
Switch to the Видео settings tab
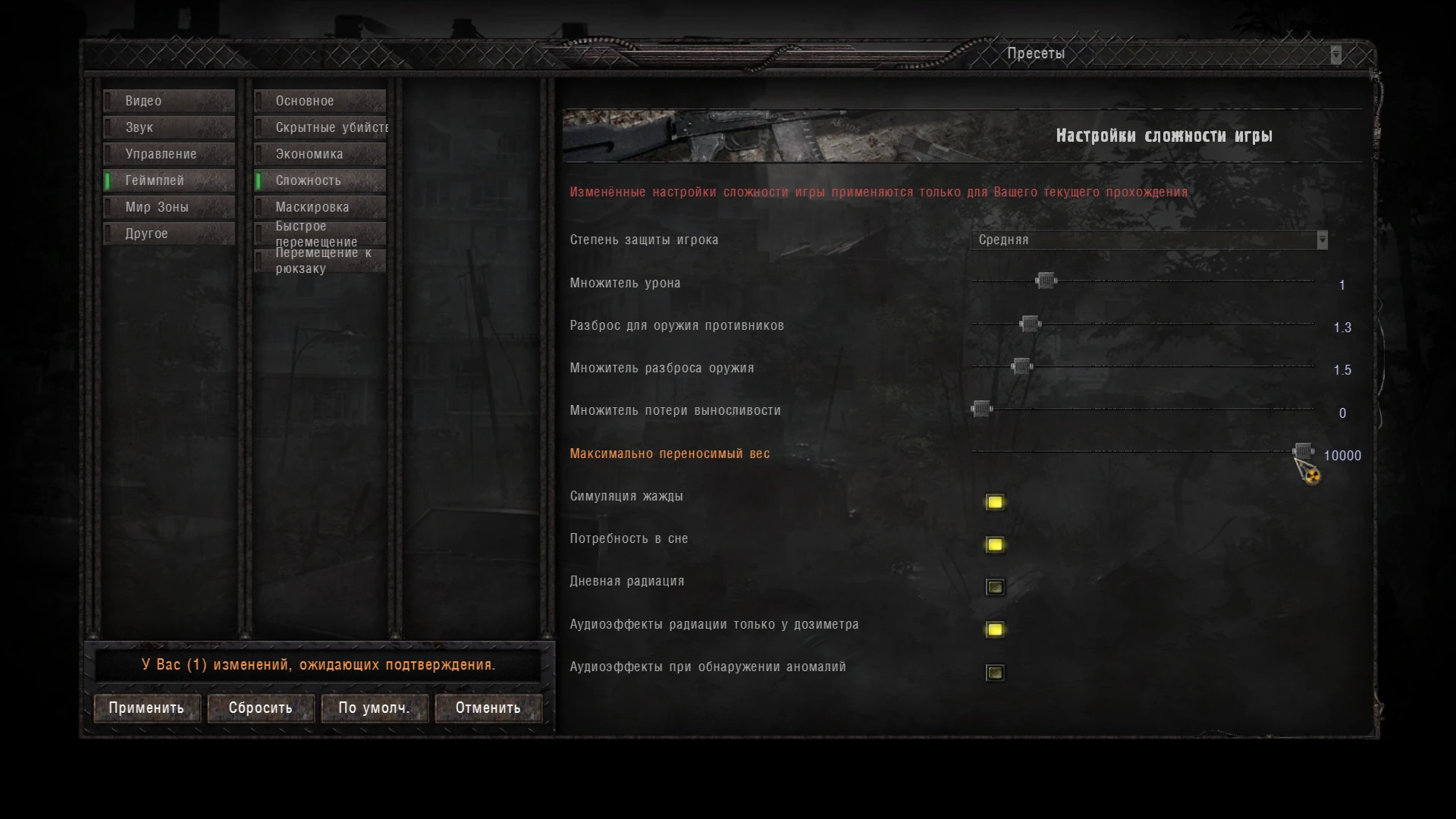coord(168,100)
